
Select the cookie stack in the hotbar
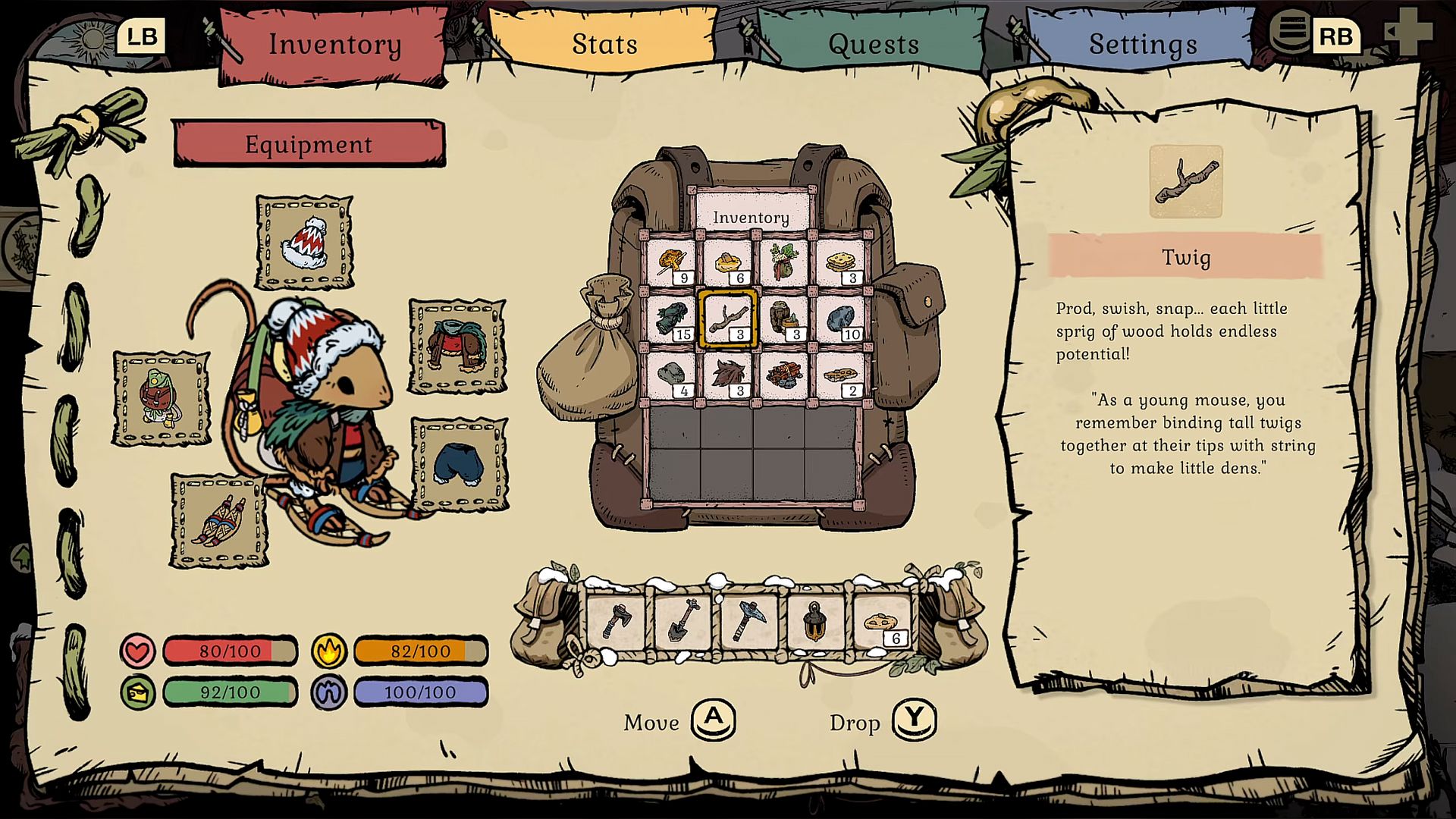click(881, 621)
